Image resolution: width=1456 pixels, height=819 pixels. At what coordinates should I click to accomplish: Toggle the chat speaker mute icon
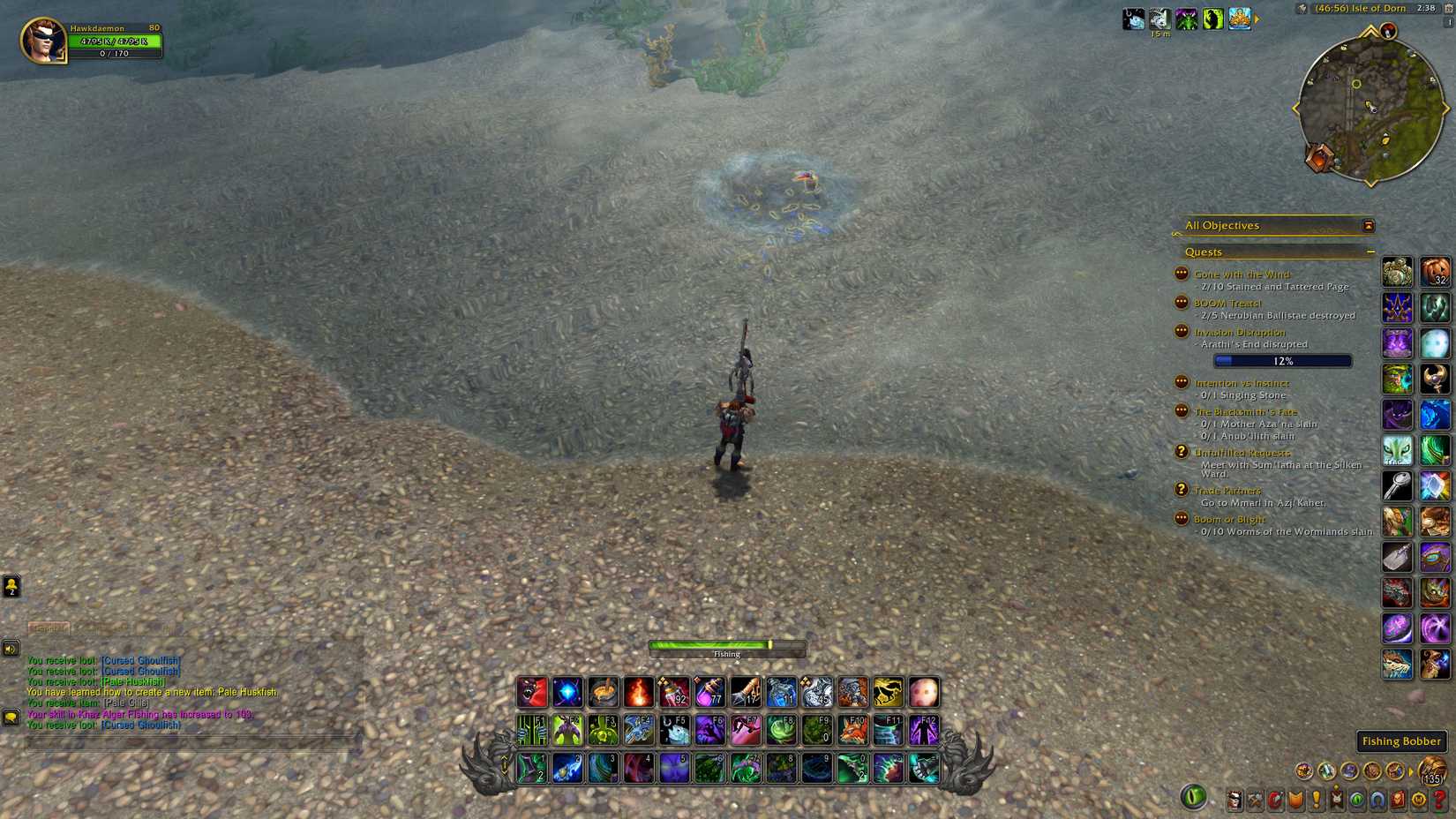point(11,649)
